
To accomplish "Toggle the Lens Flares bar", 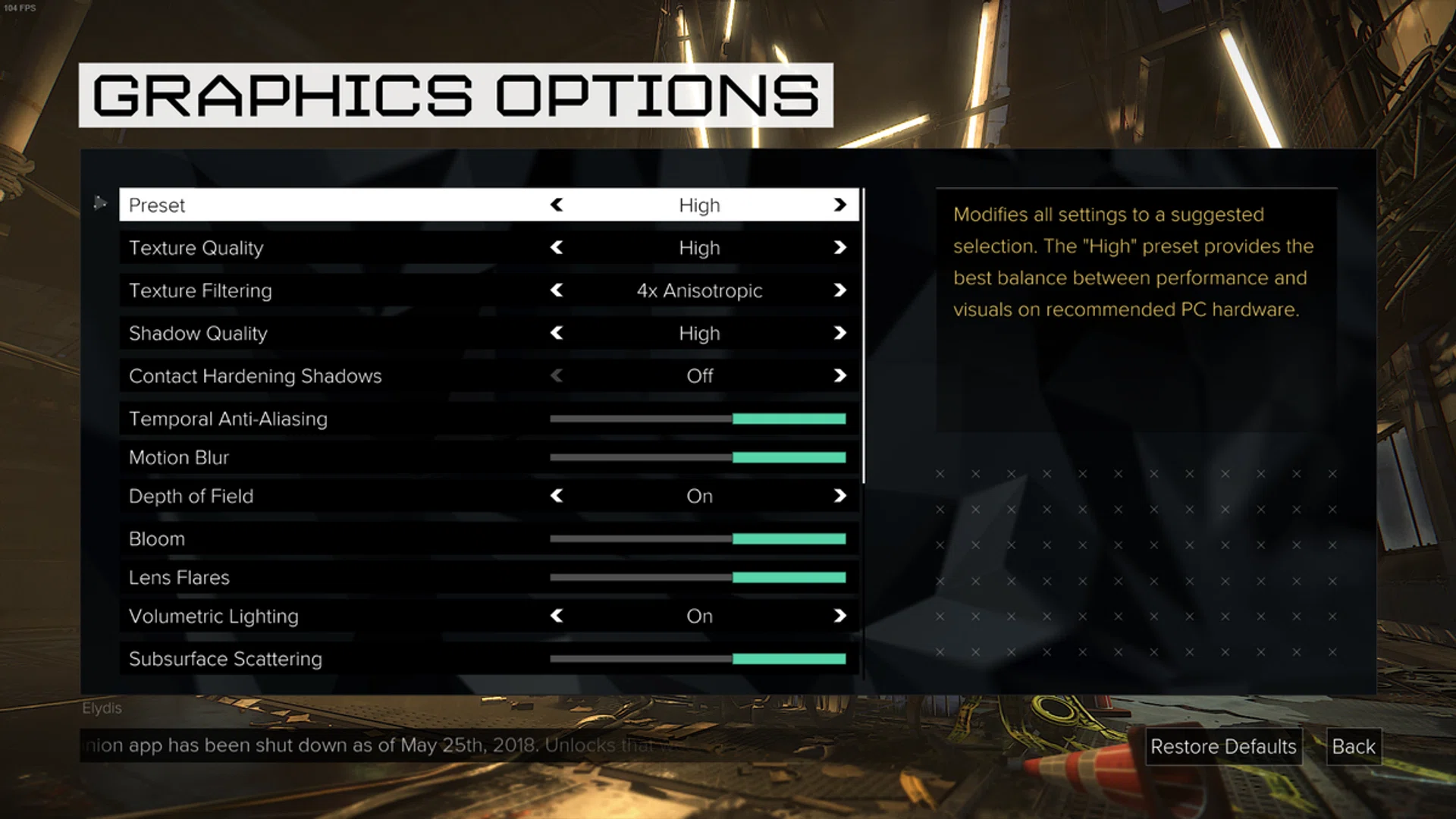I will pos(698,578).
